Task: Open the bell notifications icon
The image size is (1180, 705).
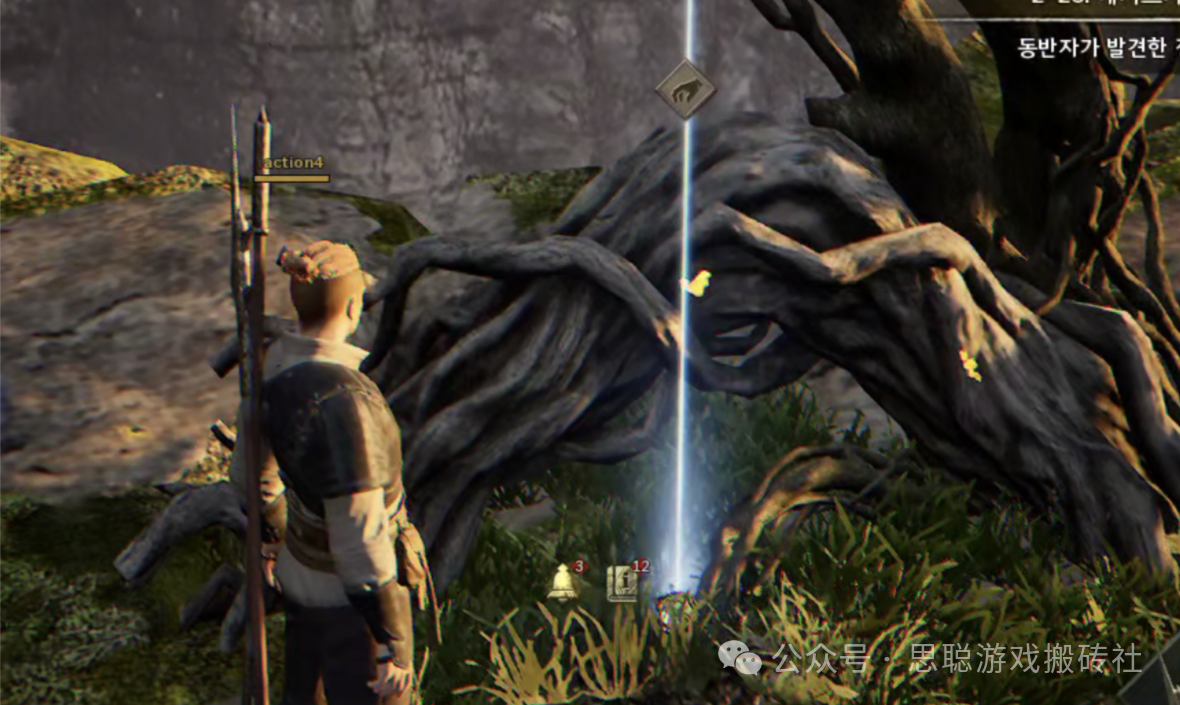Action: click(x=563, y=581)
